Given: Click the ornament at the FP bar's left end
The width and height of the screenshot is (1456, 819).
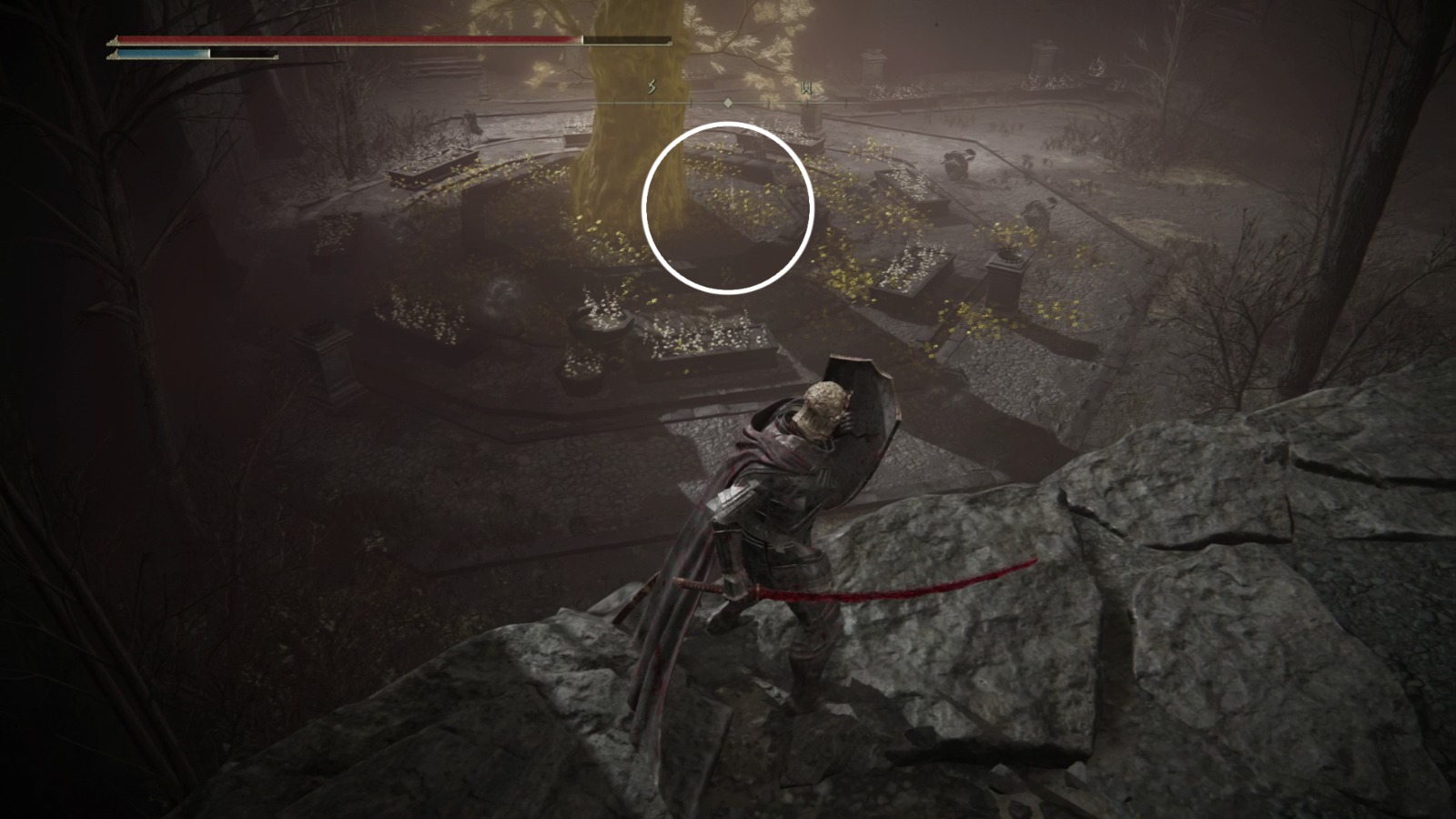Looking at the screenshot, I should click(114, 56).
